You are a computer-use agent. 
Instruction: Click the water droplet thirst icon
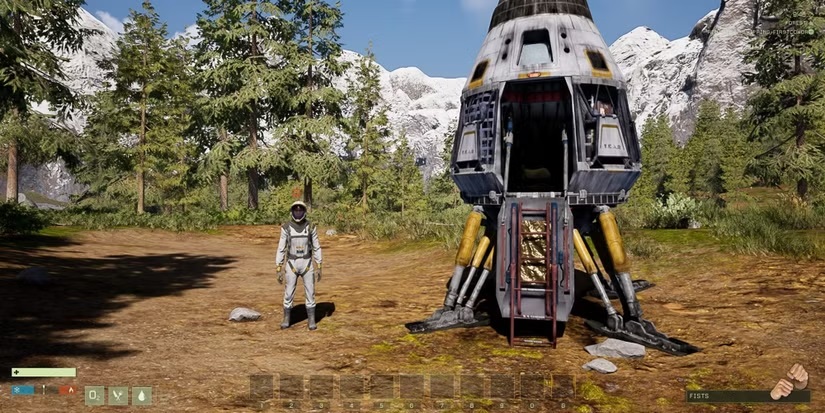pyautogui.click(x=142, y=395)
